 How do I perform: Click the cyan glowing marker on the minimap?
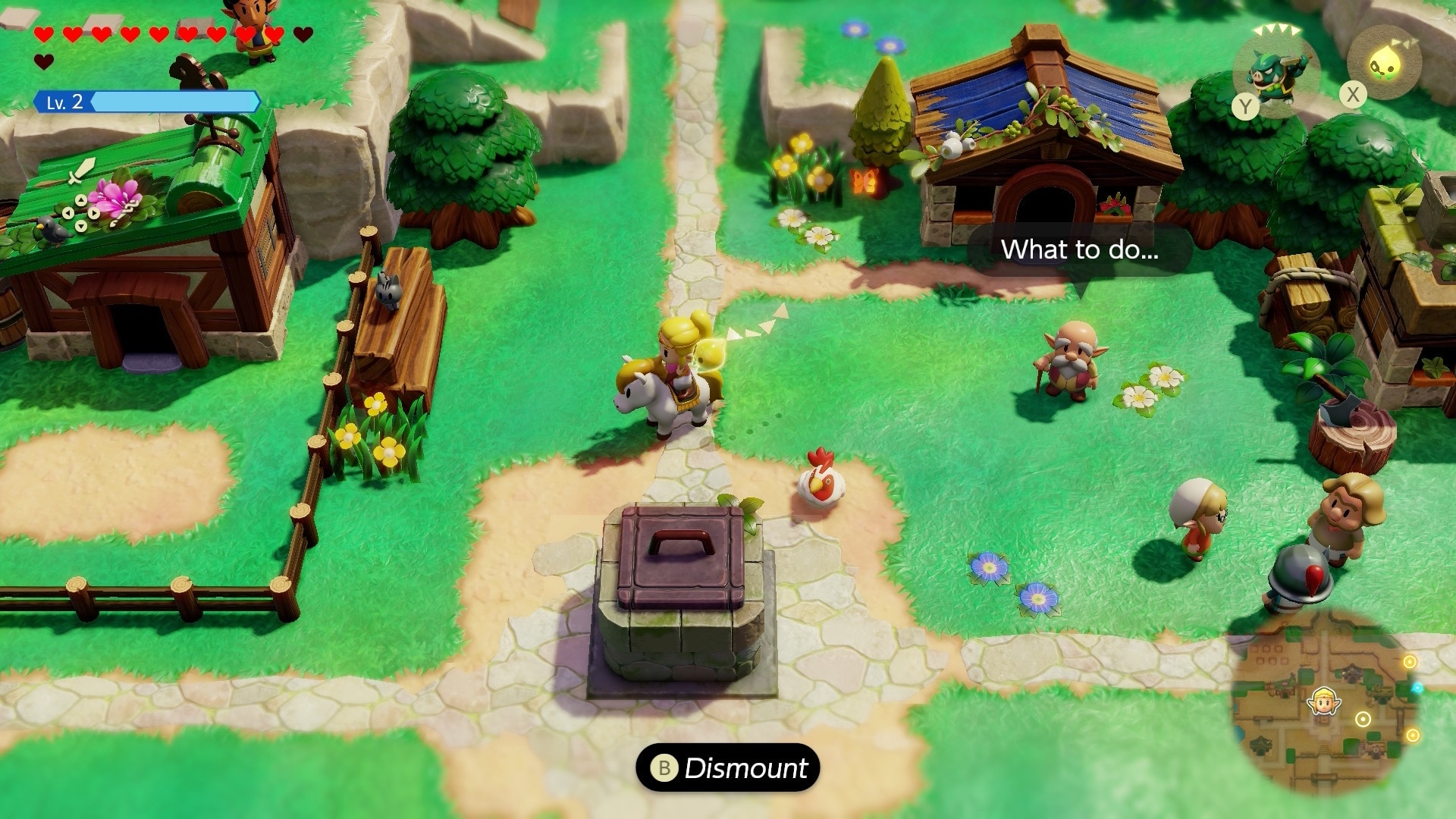[x=1417, y=688]
